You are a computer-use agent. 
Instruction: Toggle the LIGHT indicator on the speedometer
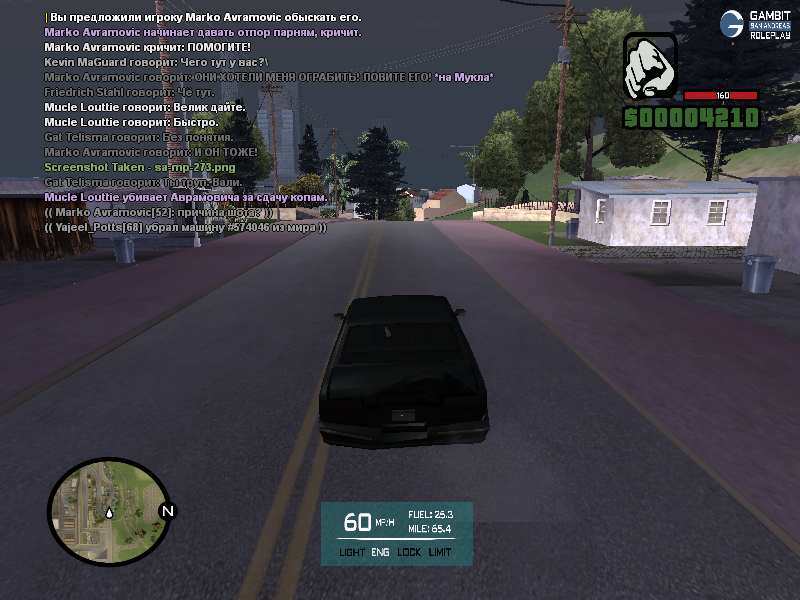coord(352,552)
